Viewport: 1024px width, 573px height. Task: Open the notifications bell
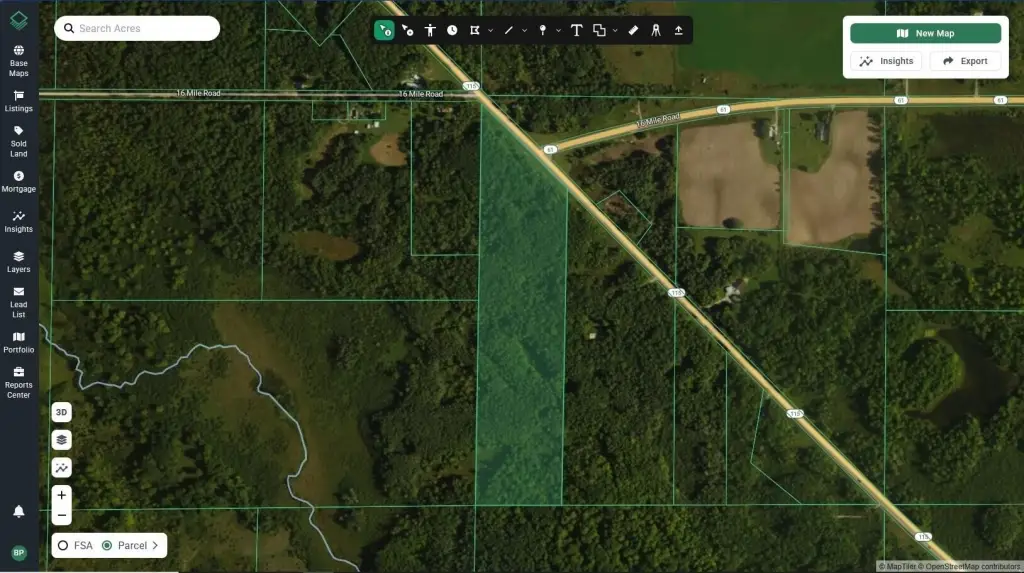tap(18, 511)
